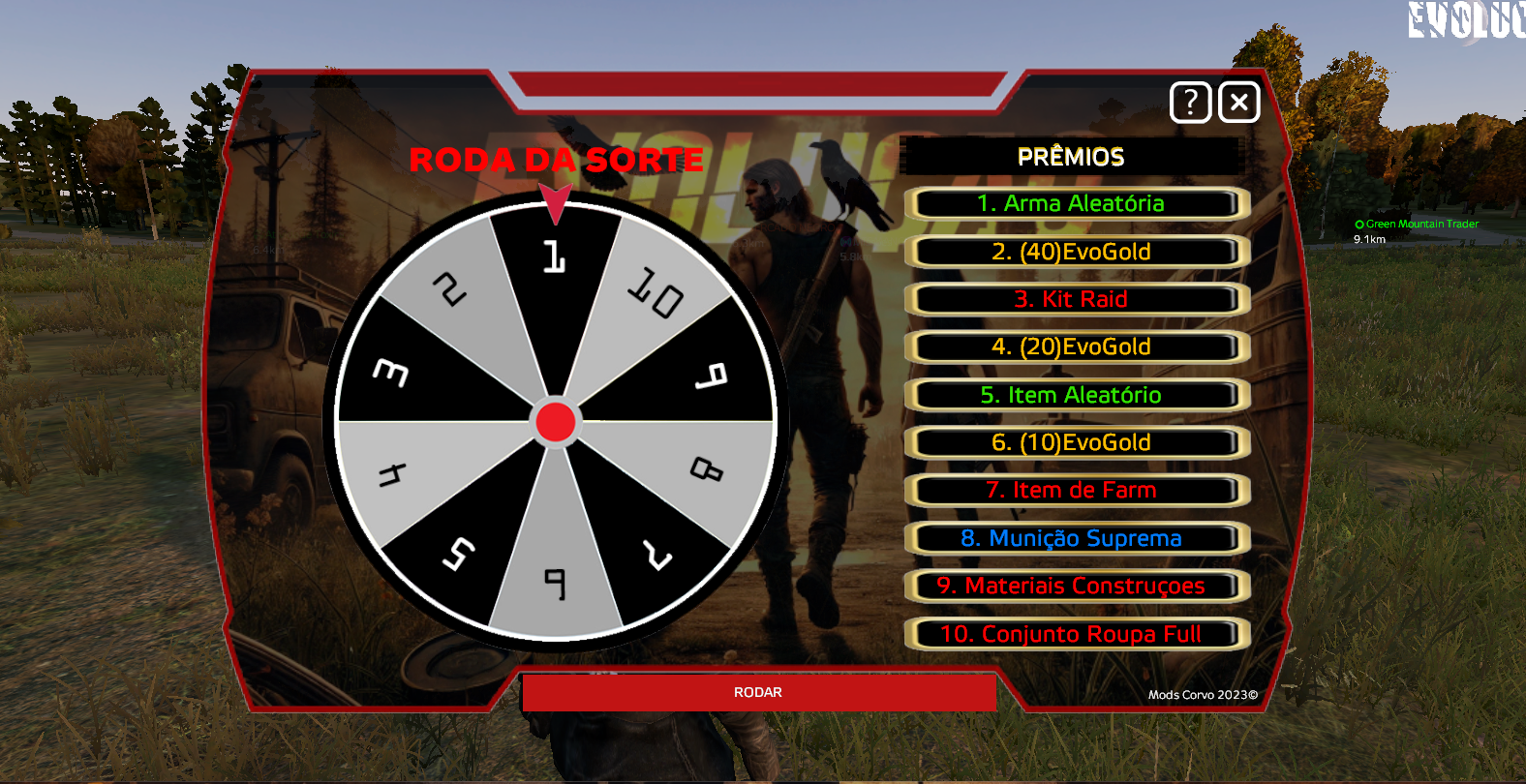Image resolution: width=1526 pixels, height=784 pixels.
Task: Click the red center hub of the wheel
Action: pos(555,421)
